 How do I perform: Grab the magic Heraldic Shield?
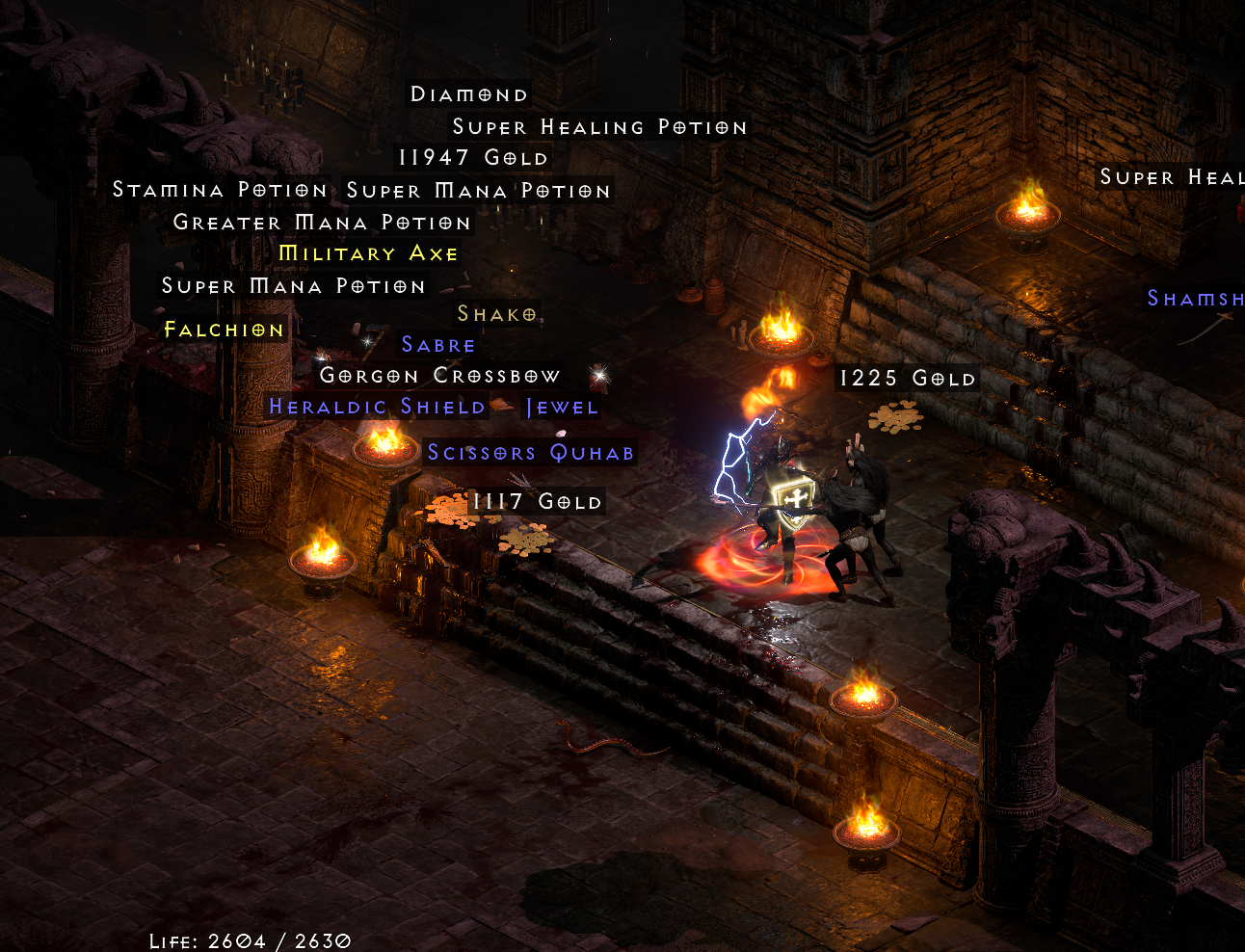click(x=378, y=406)
